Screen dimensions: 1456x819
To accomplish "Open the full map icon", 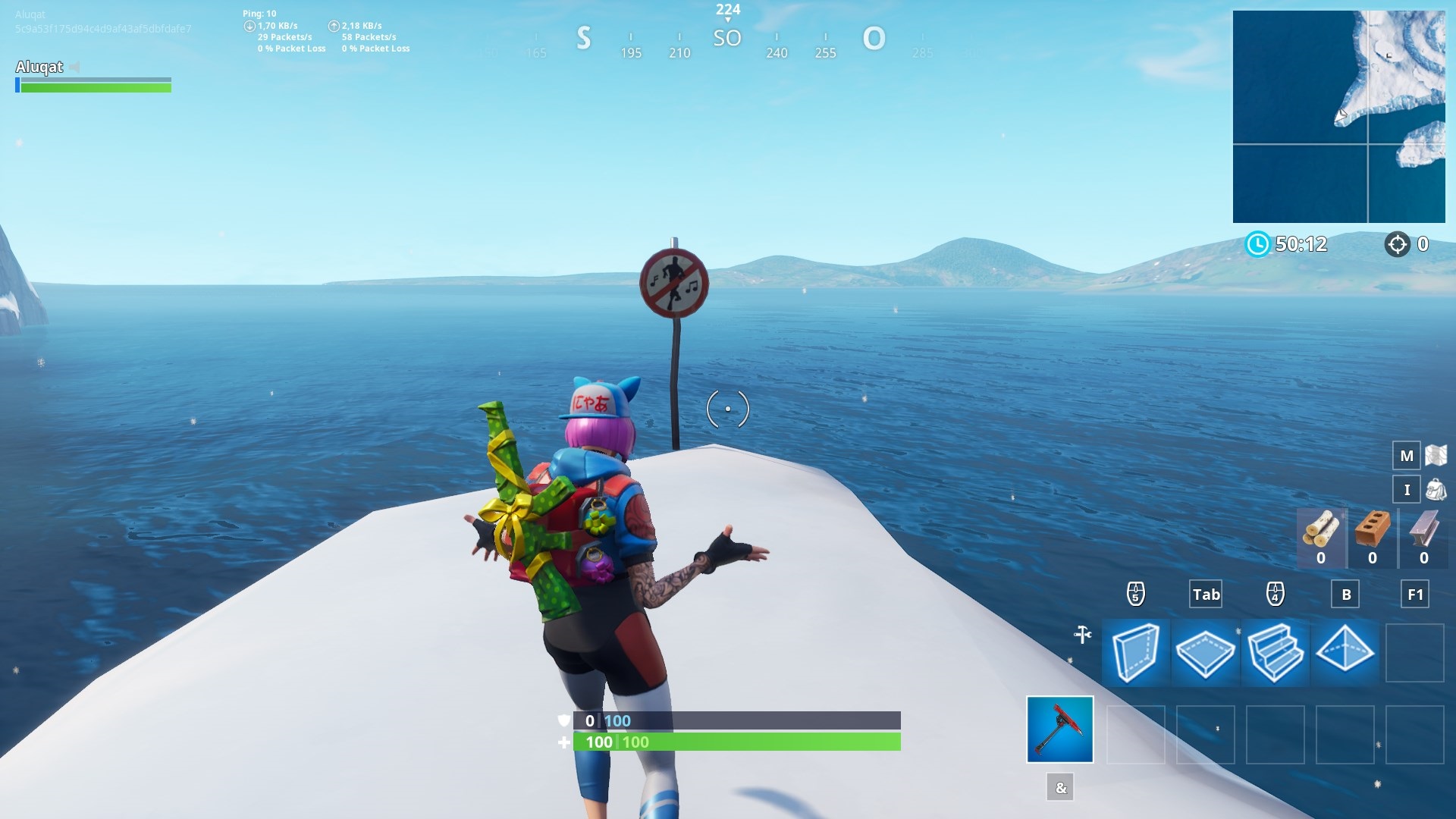I will coord(1436,455).
